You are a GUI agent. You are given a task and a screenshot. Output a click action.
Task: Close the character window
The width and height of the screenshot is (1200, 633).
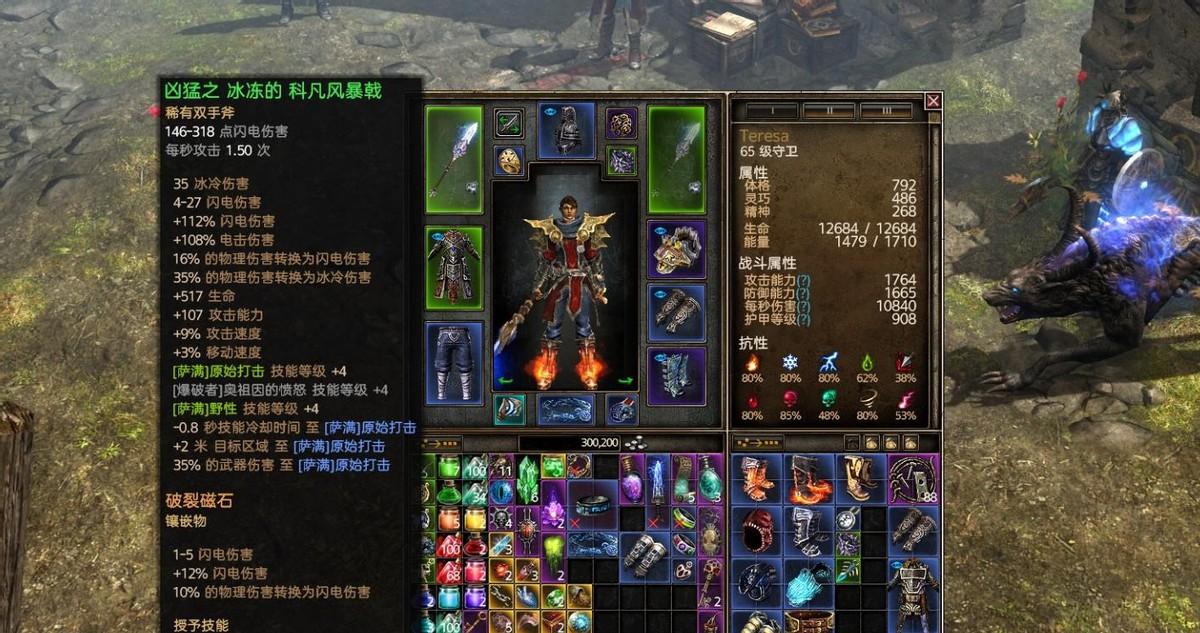coord(933,101)
